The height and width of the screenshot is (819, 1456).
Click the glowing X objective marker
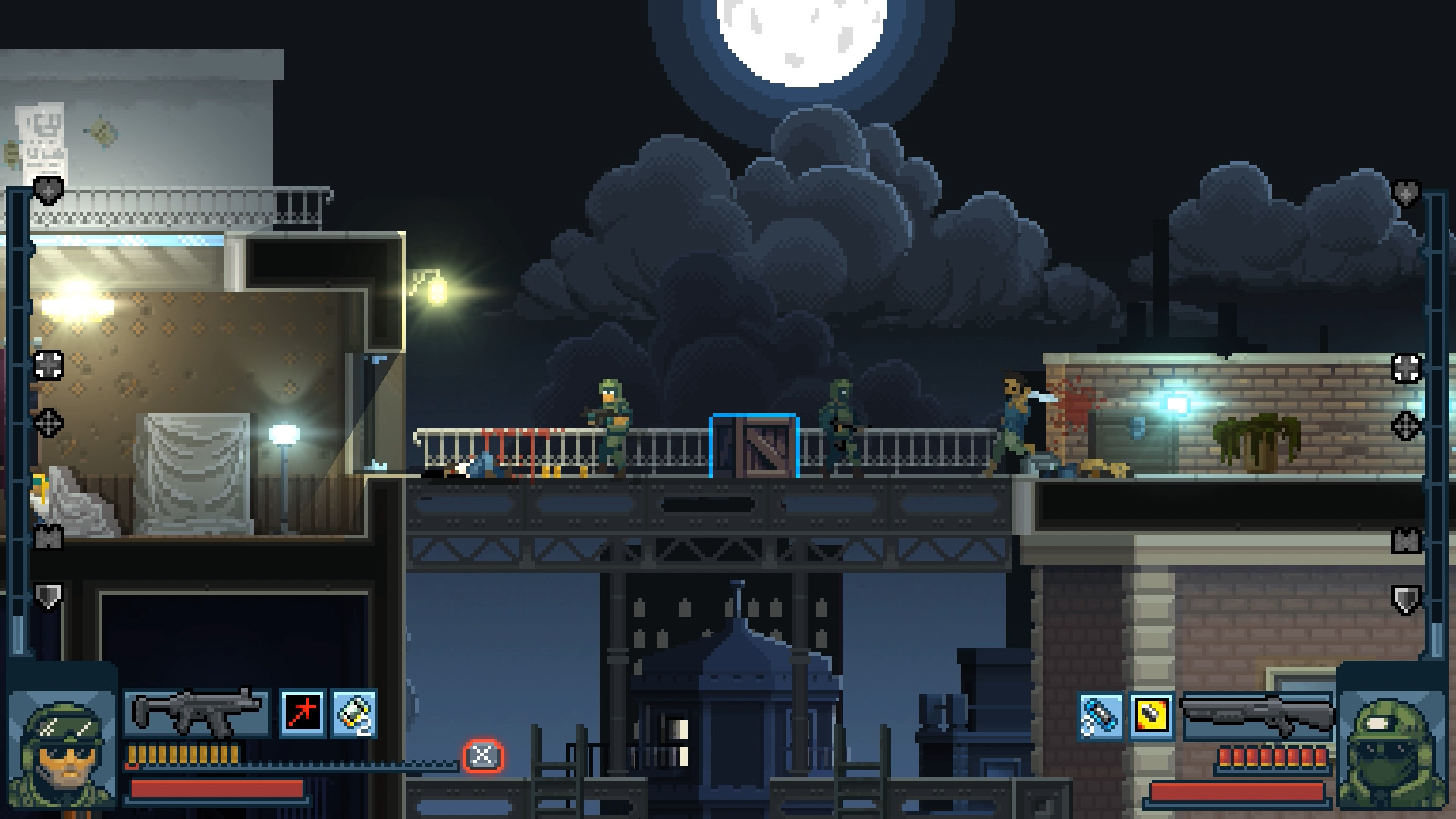tap(483, 755)
